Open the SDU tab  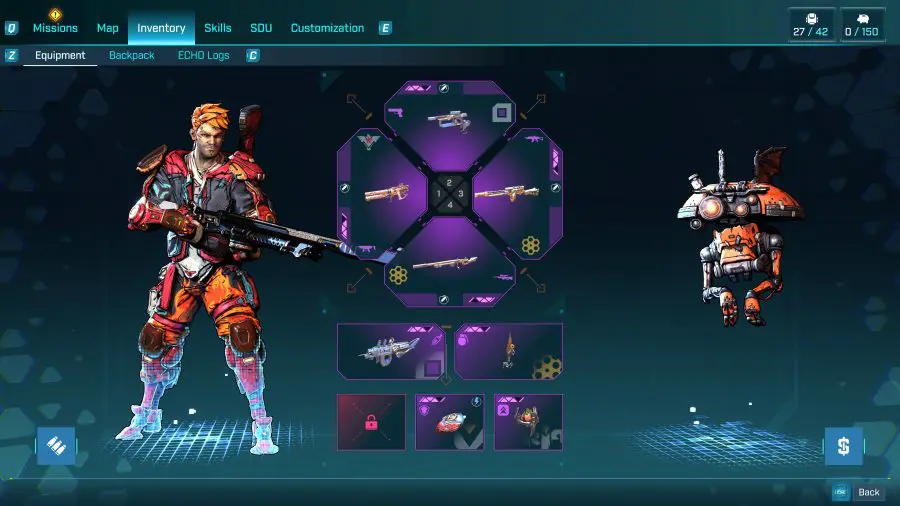(x=261, y=28)
